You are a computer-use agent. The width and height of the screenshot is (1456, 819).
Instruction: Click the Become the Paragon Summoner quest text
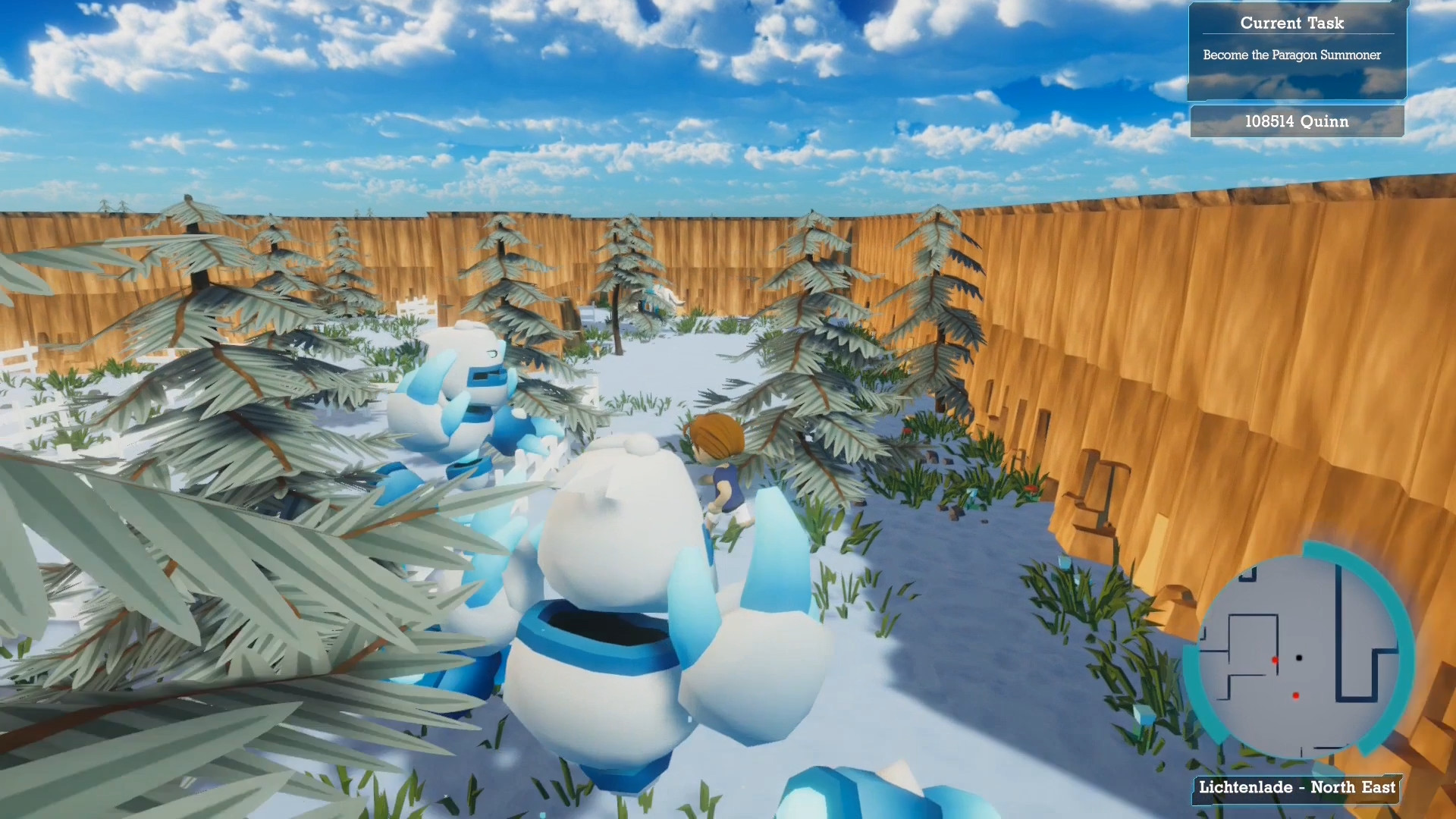tap(1291, 55)
